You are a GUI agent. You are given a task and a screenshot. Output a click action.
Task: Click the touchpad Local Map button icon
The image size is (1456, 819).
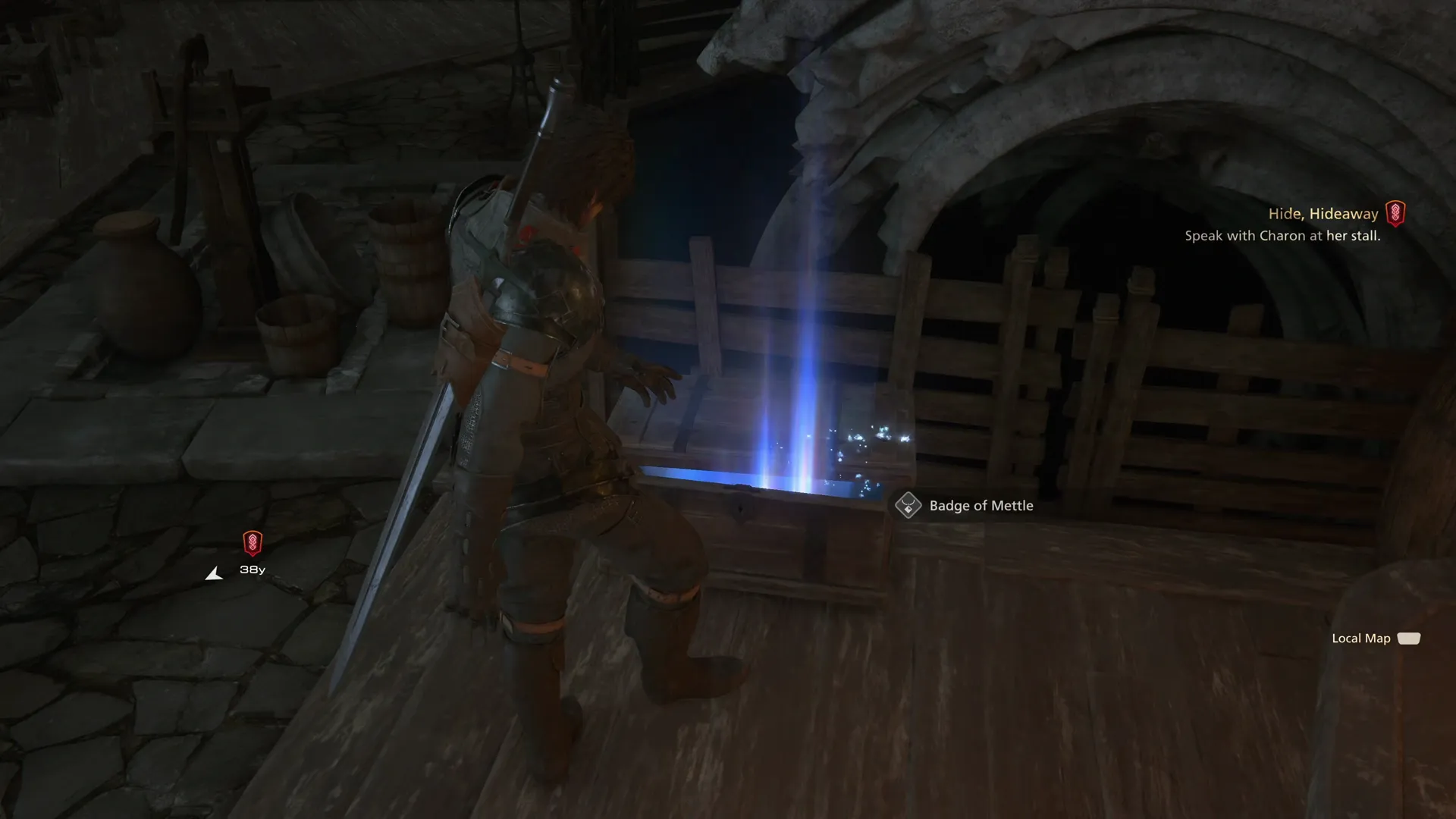pyautogui.click(x=1408, y=639)
